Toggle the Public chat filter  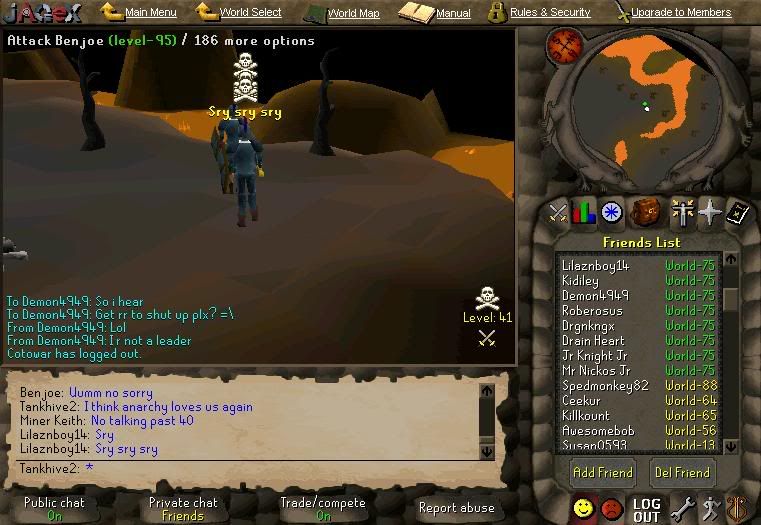click(x=55, y=509)
